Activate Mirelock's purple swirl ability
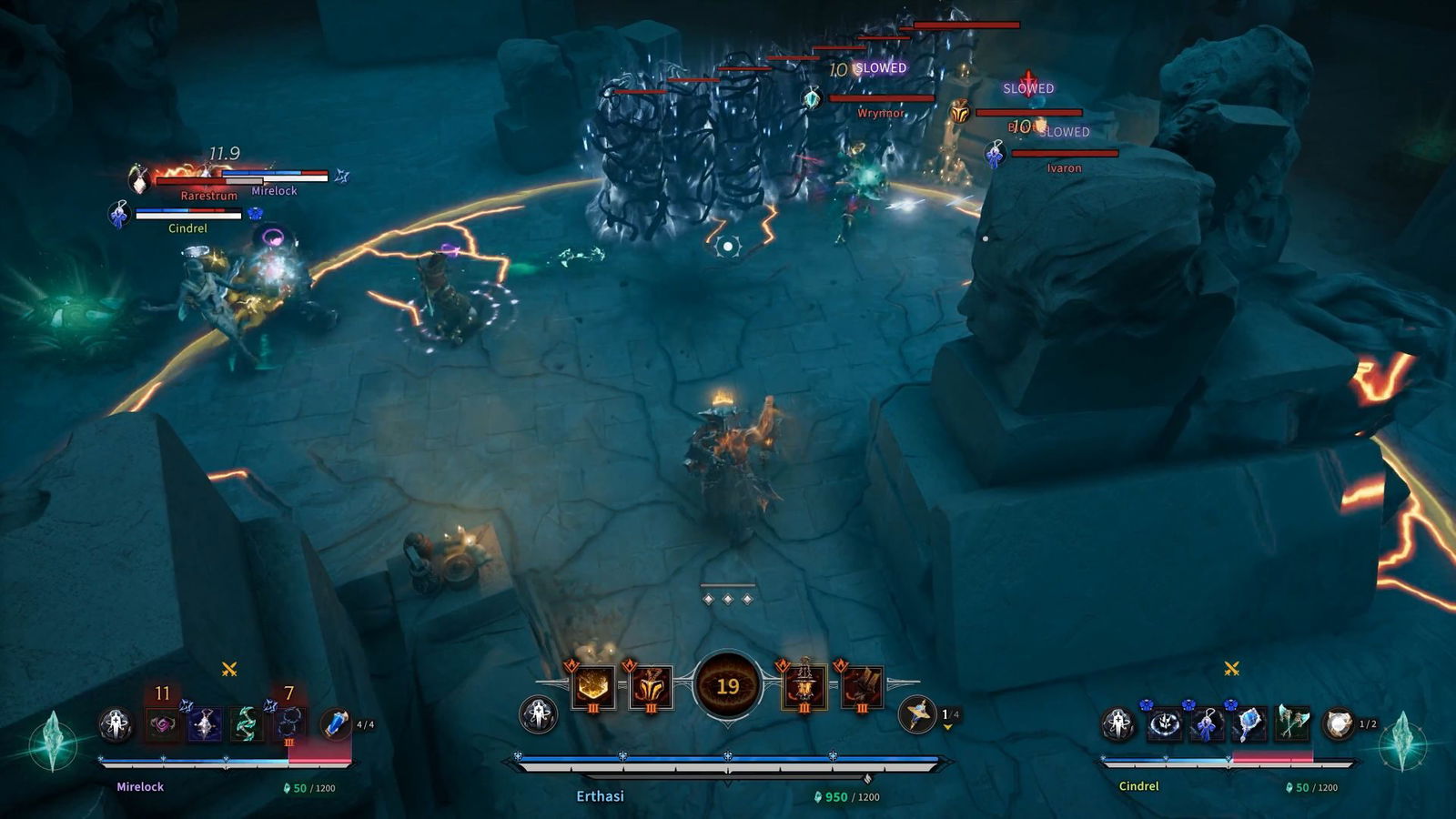 pos(162,724)
